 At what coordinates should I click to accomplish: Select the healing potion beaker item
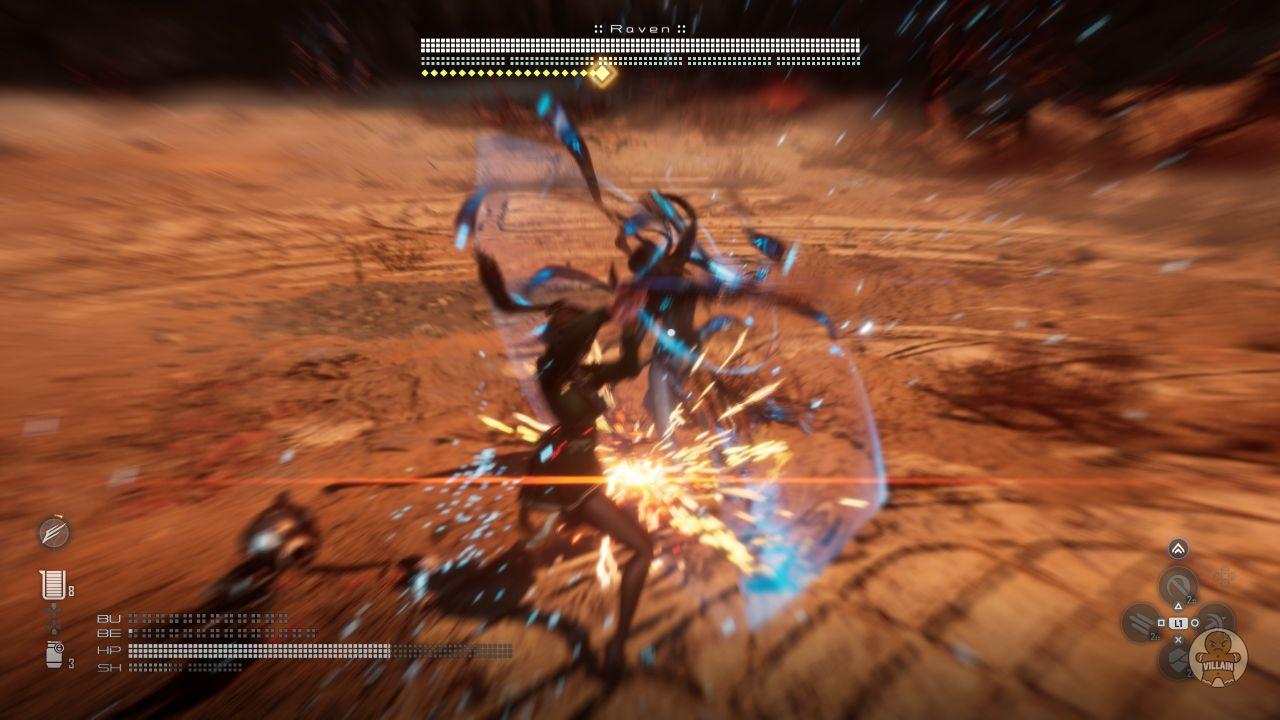tap(52, 585)
